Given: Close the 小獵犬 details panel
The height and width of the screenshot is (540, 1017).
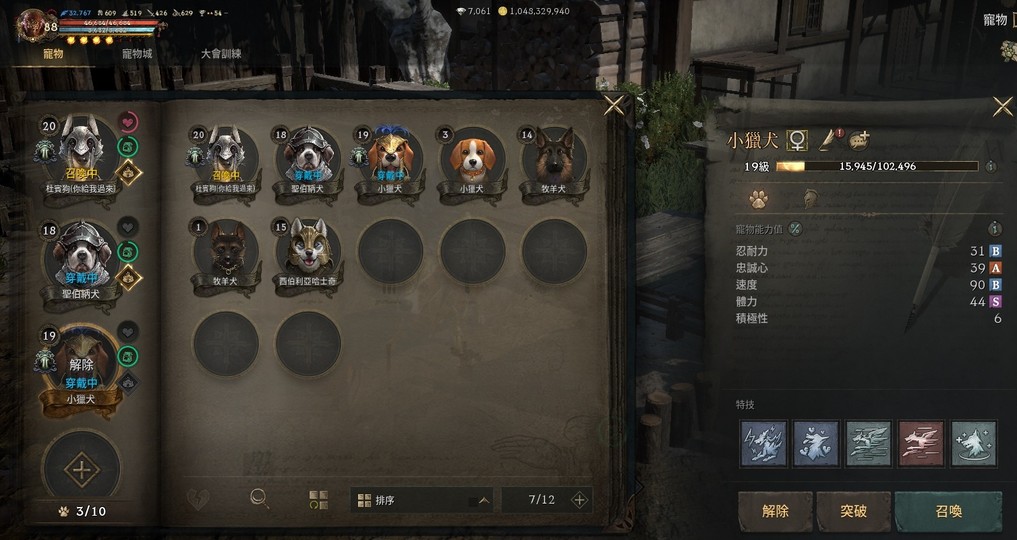Looking at the screenshot, I should pos(1002,106).
